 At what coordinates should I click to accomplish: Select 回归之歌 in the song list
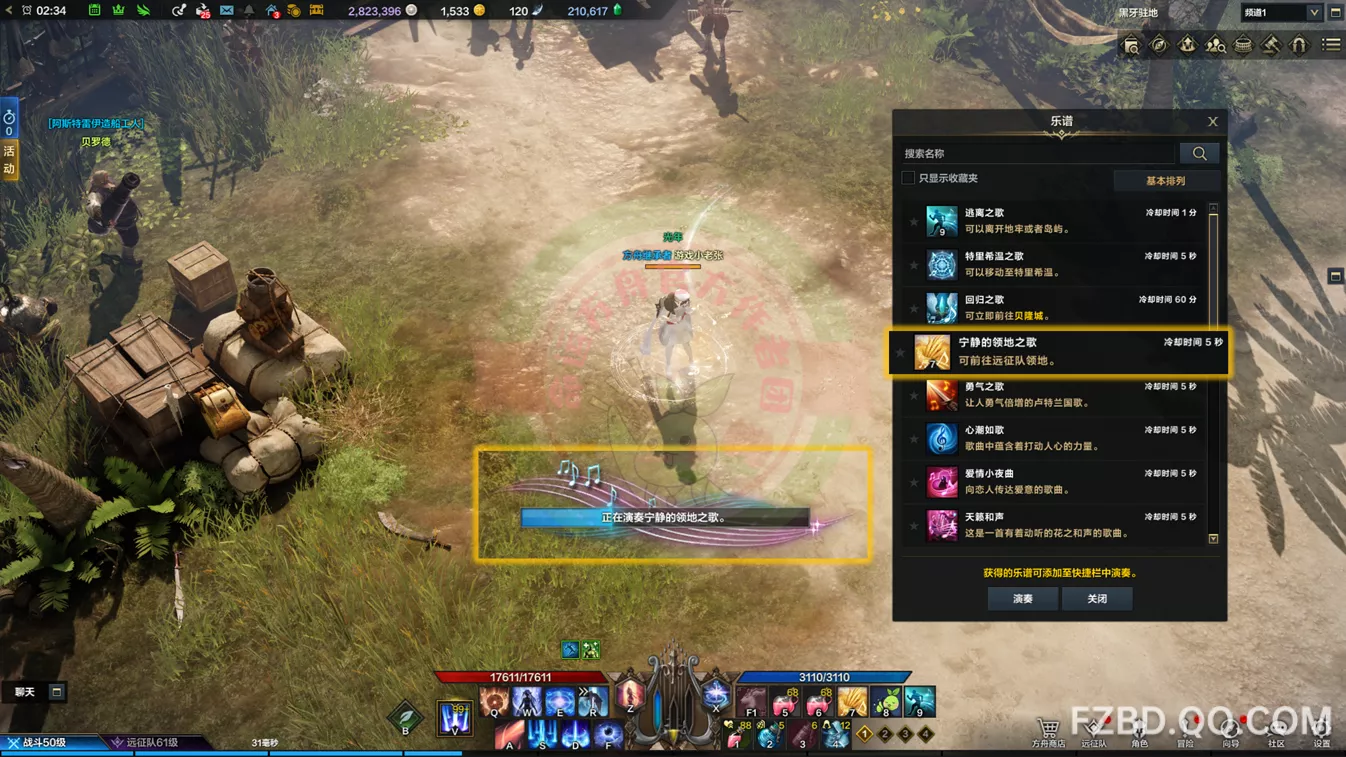pyautogui.click(x=1058, y=308)
